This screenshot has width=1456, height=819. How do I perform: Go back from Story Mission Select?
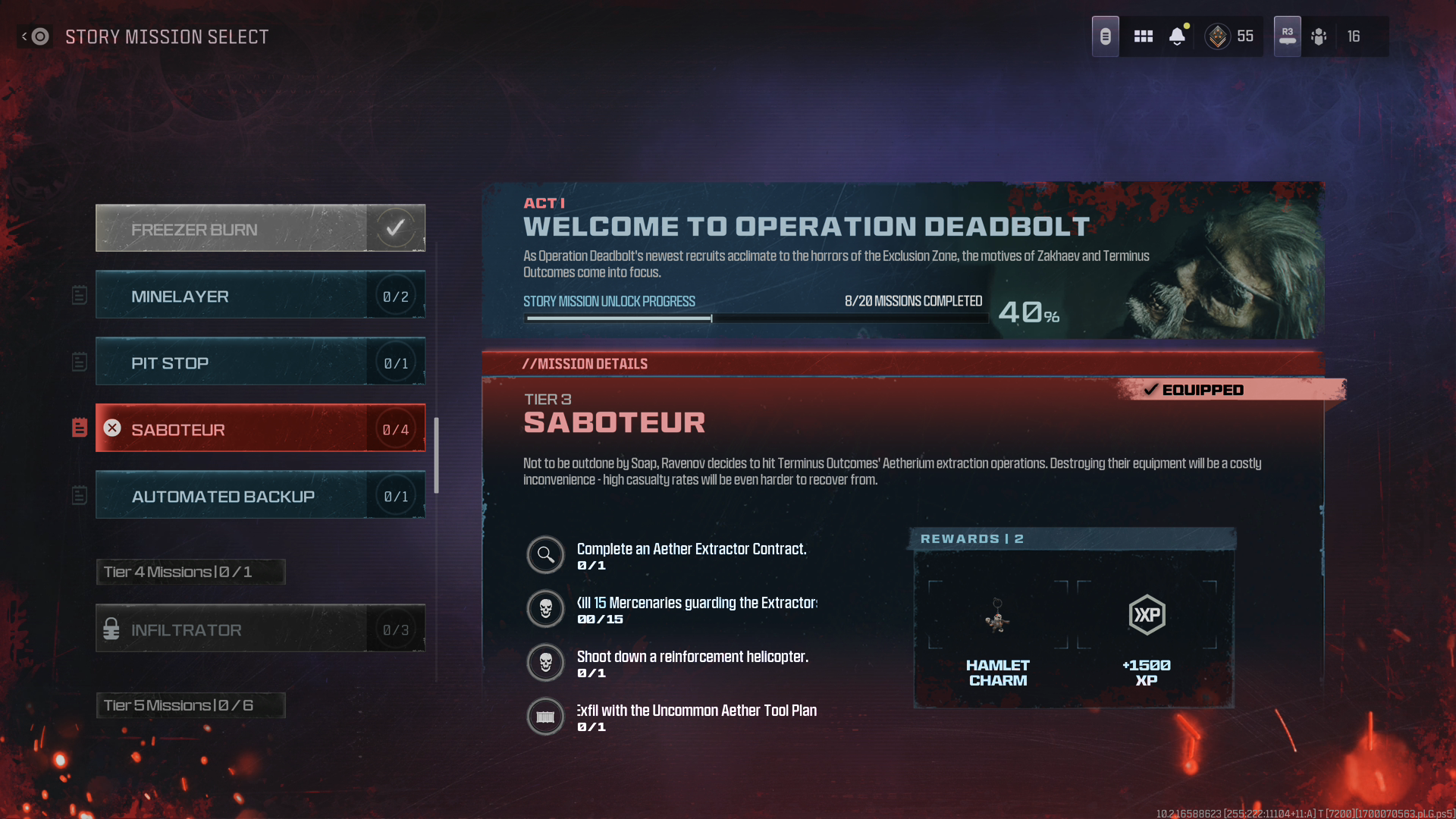coord(34,36)
